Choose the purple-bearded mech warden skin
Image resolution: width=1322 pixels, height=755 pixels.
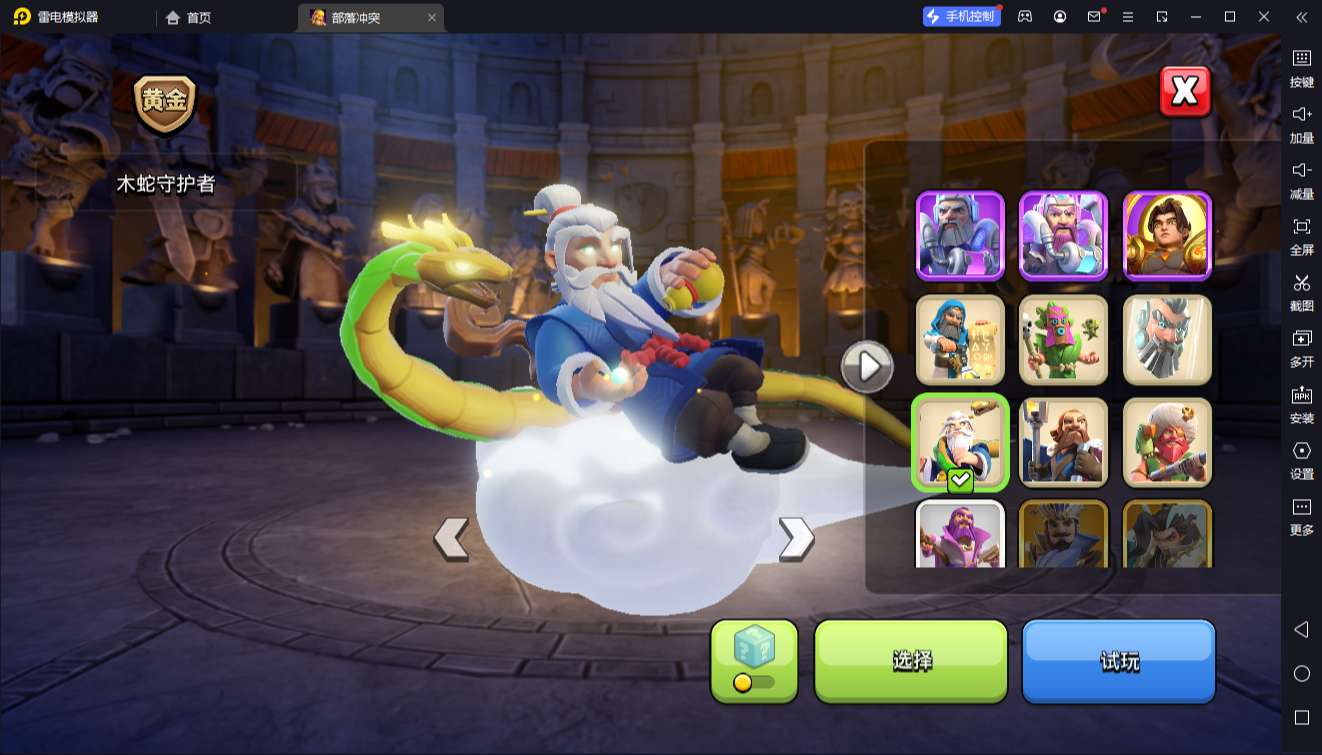1063,235
